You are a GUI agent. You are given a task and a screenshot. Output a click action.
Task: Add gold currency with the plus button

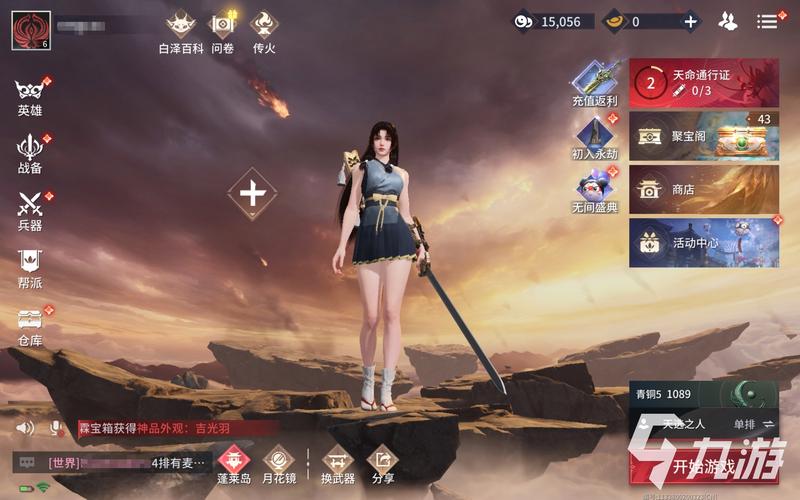point(690,21)
